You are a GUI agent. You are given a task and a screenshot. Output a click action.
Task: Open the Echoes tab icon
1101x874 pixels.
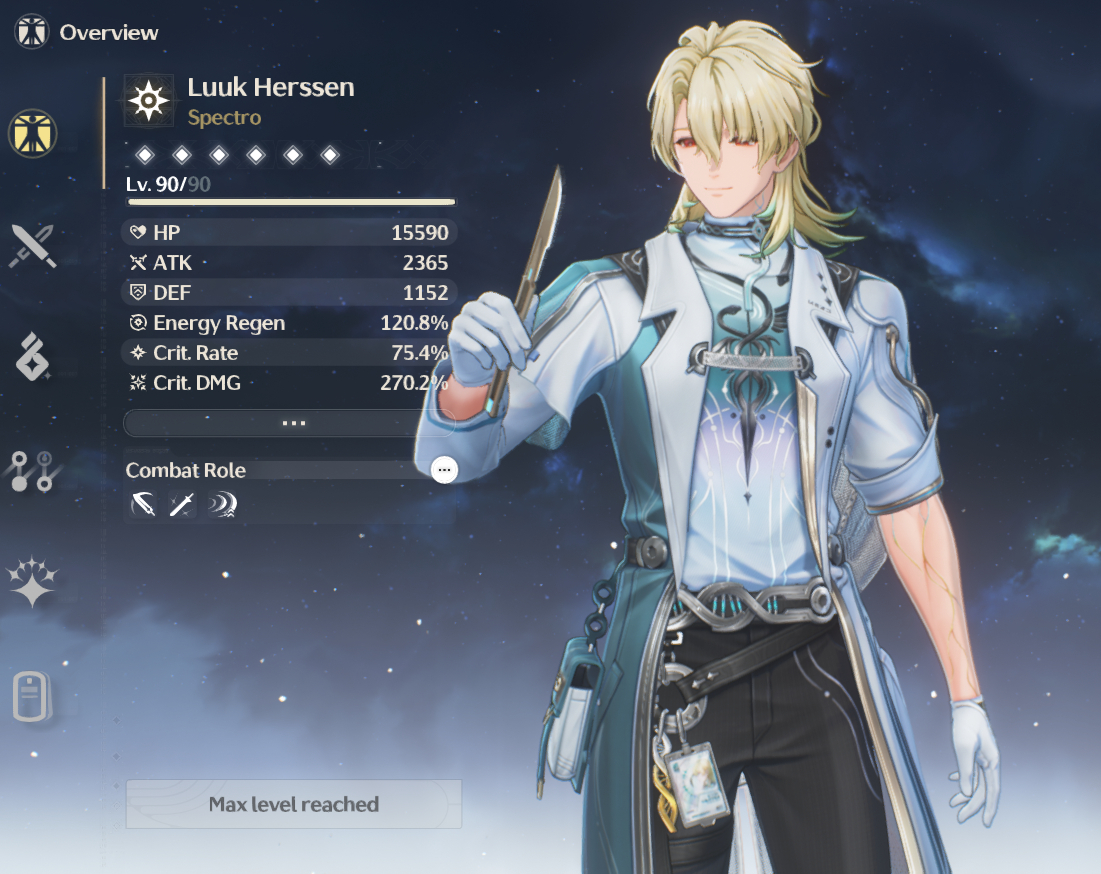pos(33,358)
